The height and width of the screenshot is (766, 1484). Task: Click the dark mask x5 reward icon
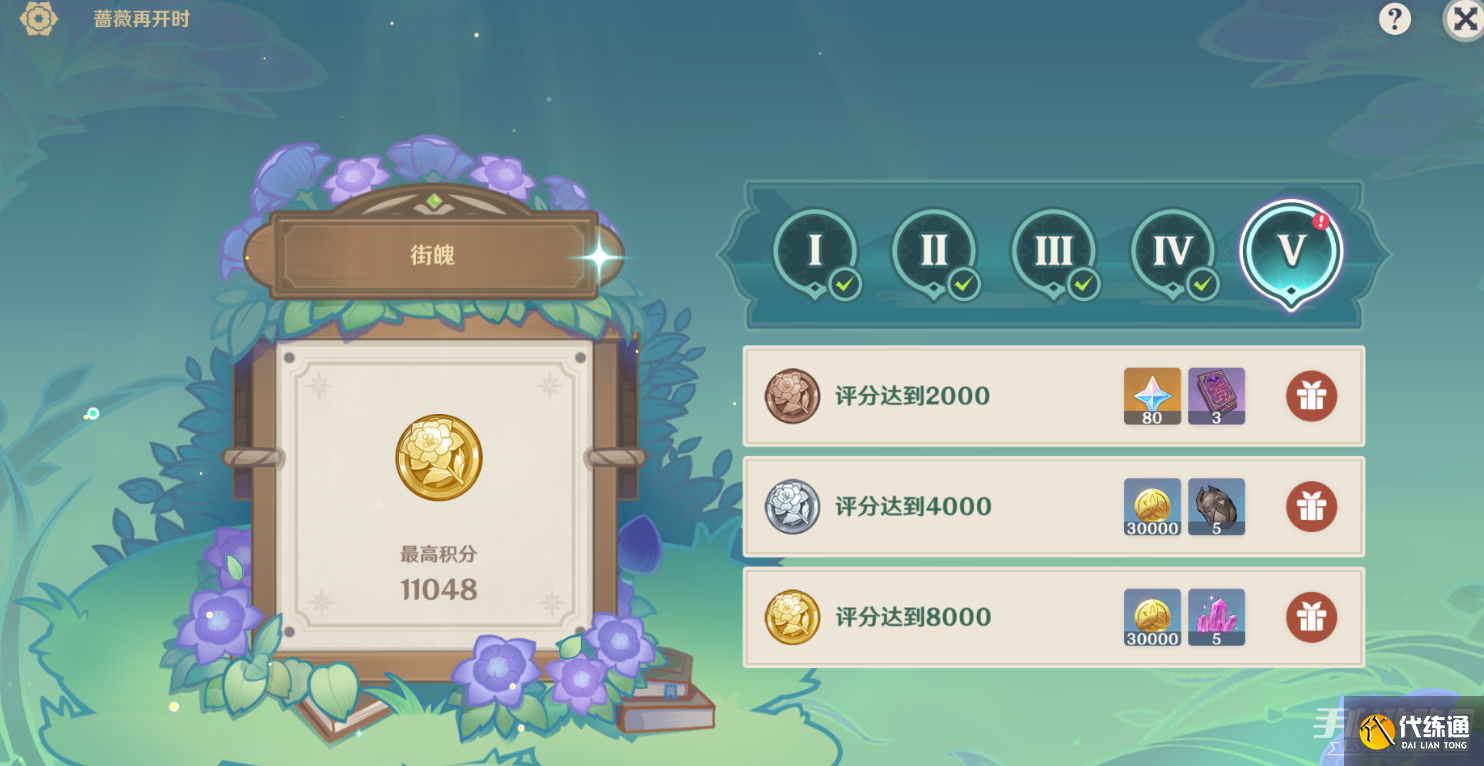[1215, 507]
